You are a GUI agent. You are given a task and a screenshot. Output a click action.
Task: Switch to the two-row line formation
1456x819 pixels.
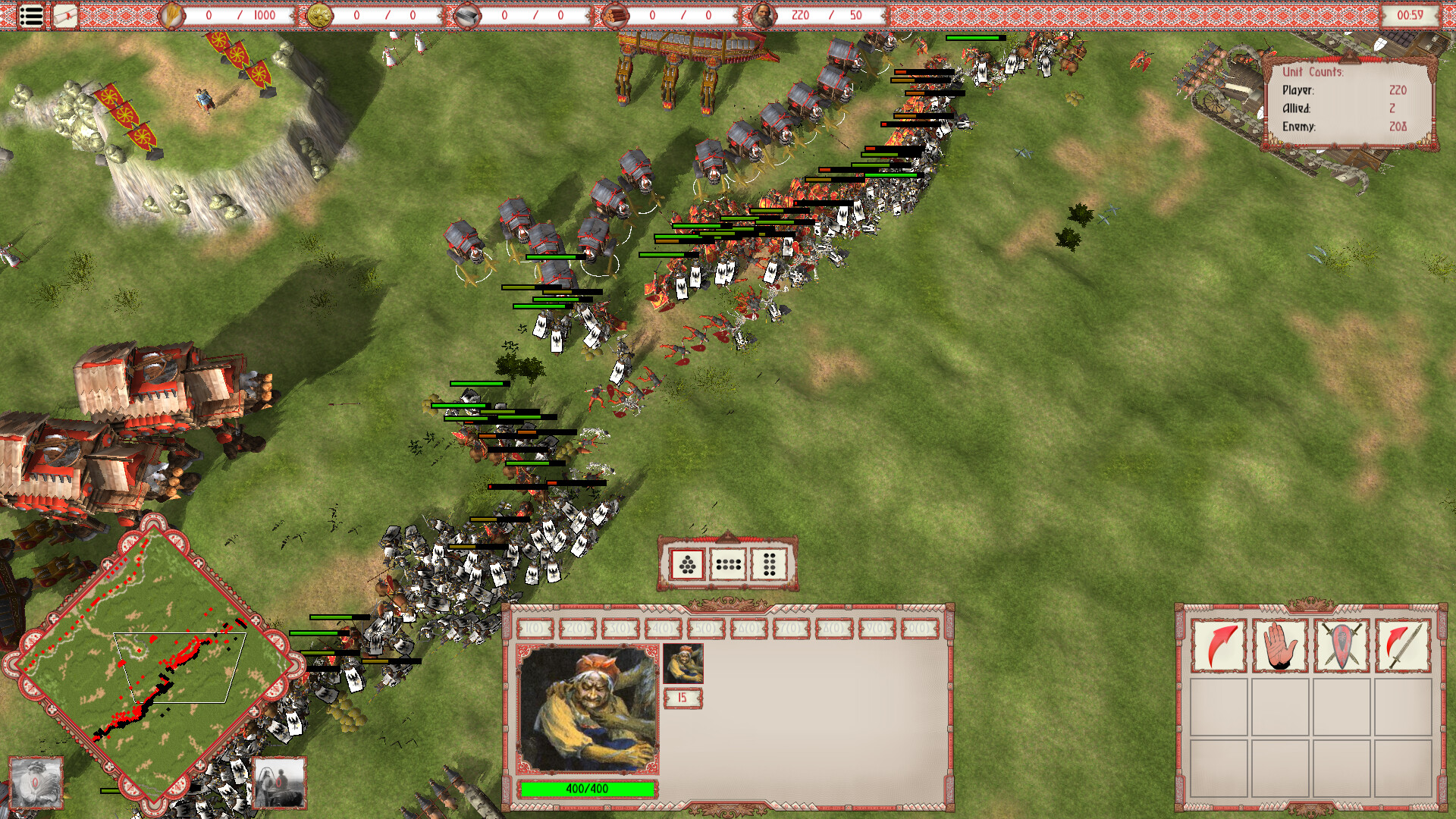point(729,565)
